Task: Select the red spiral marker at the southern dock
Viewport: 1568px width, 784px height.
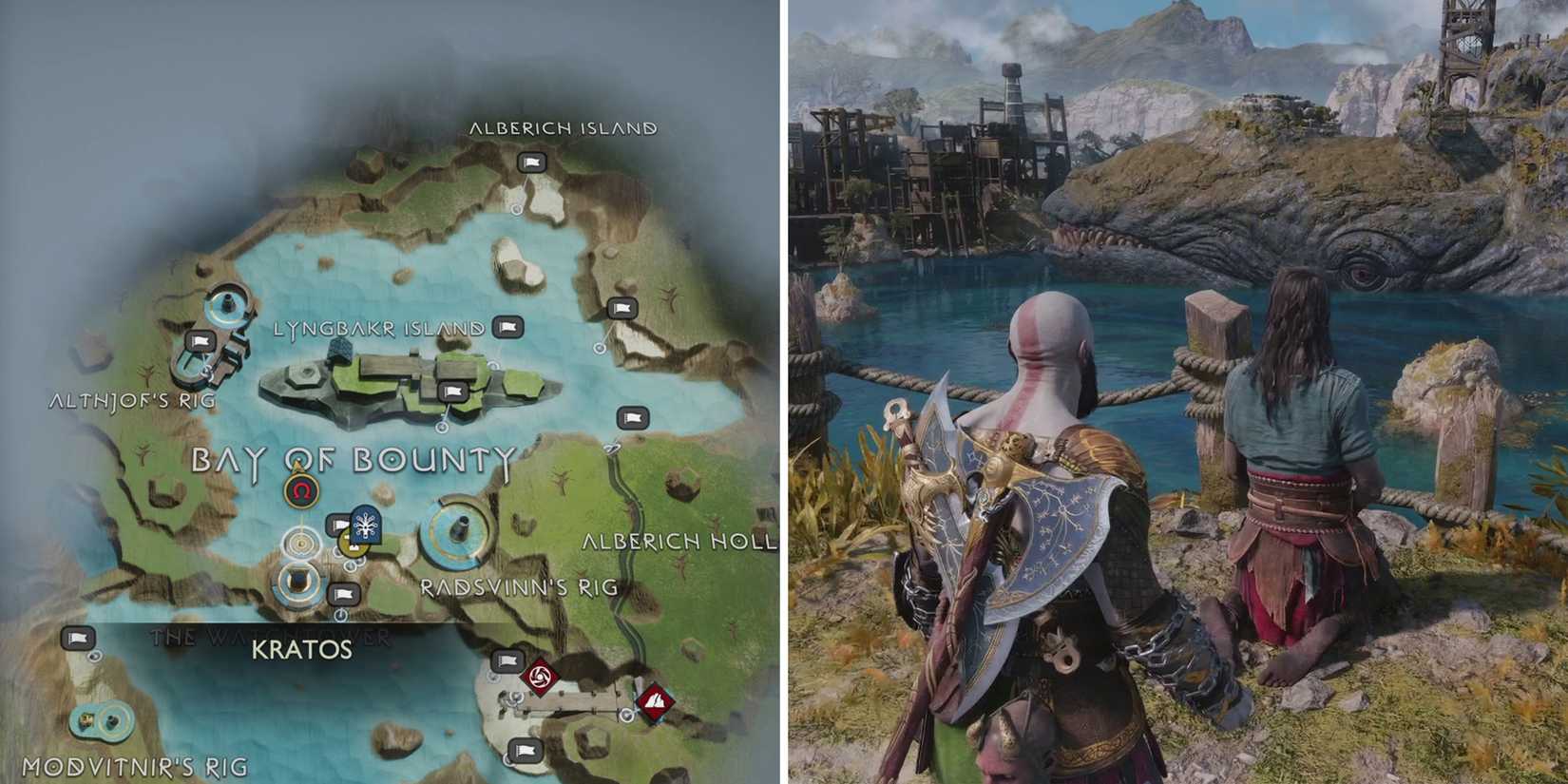Action: pos(539,679)
